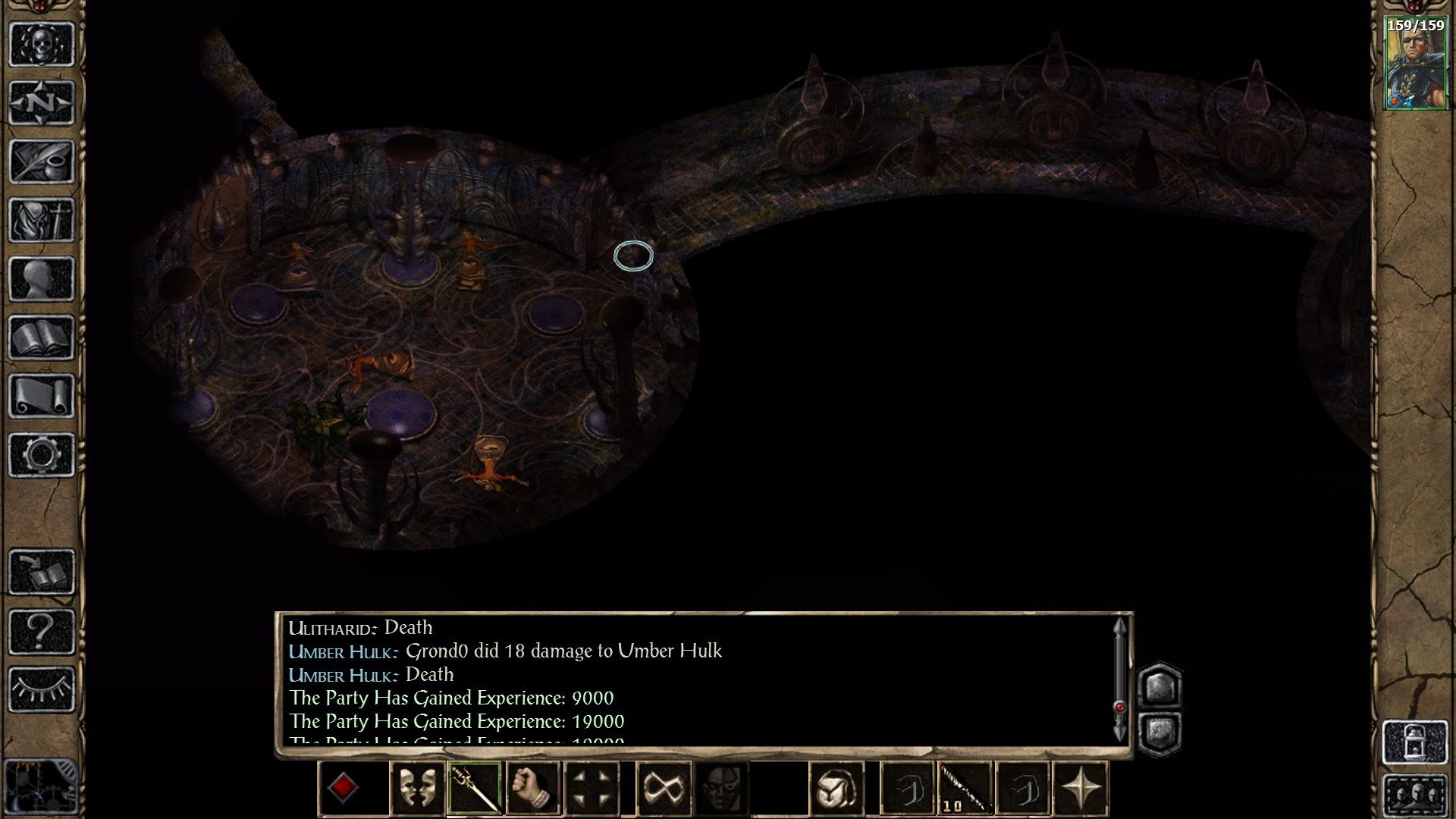Open the priest scroll button

click(42, 396)
